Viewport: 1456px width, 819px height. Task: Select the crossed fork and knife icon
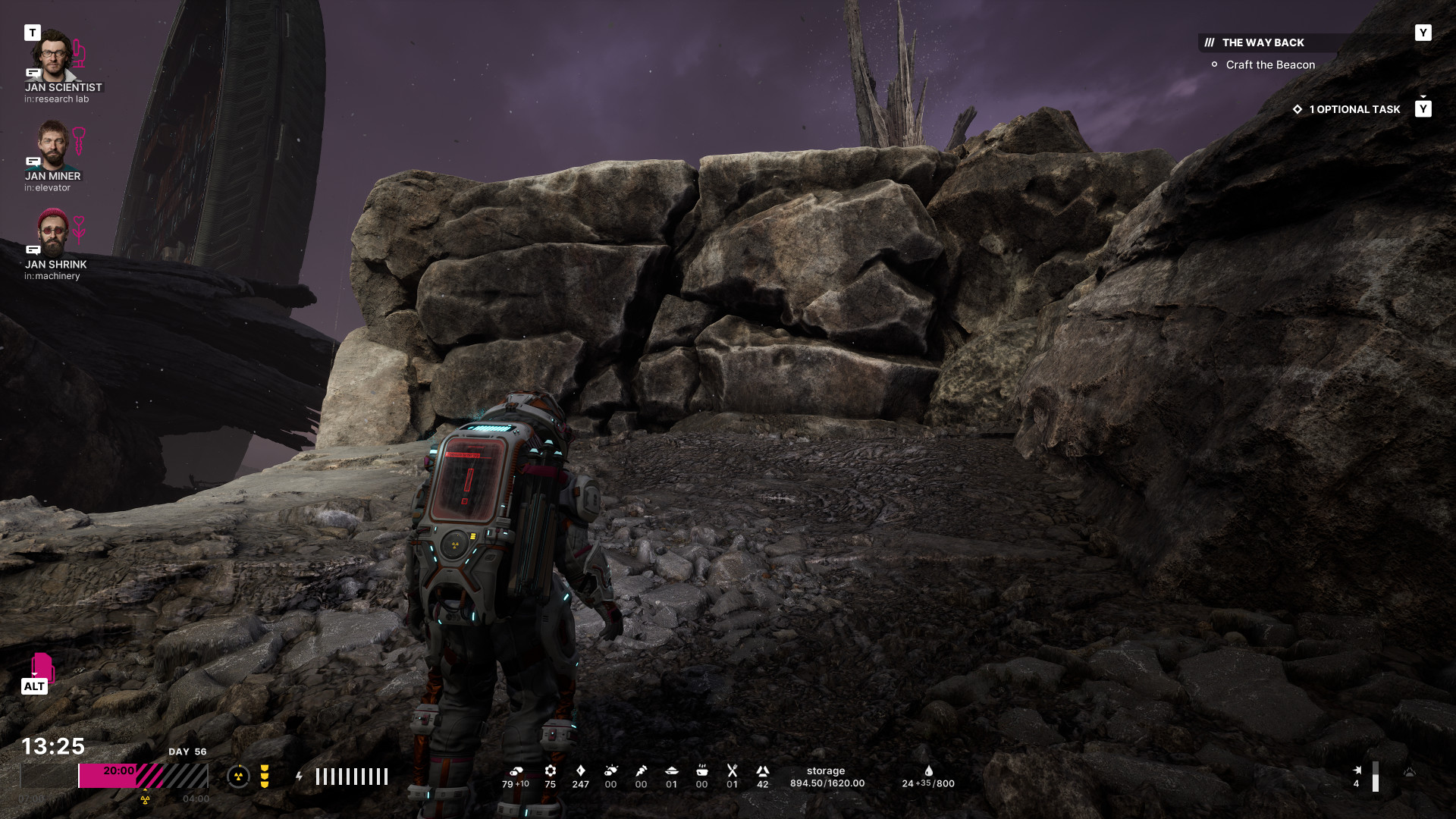tap(733, 771)
